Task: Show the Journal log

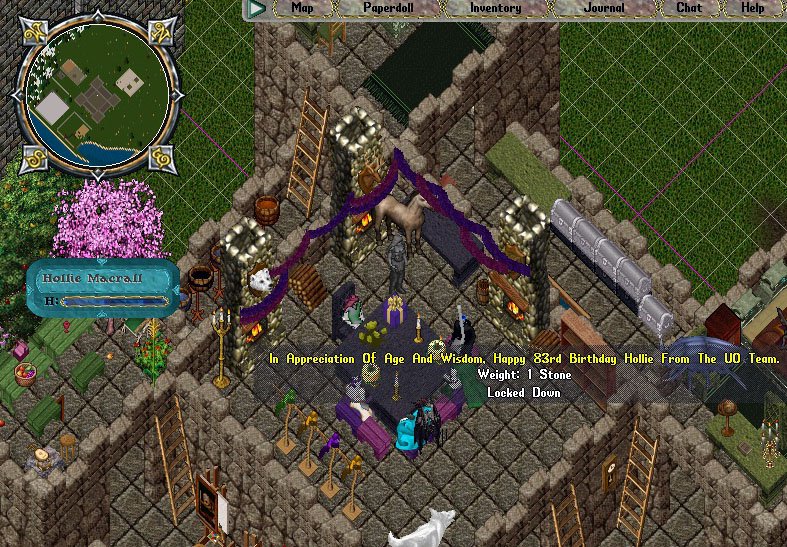Action: (604, 8)
